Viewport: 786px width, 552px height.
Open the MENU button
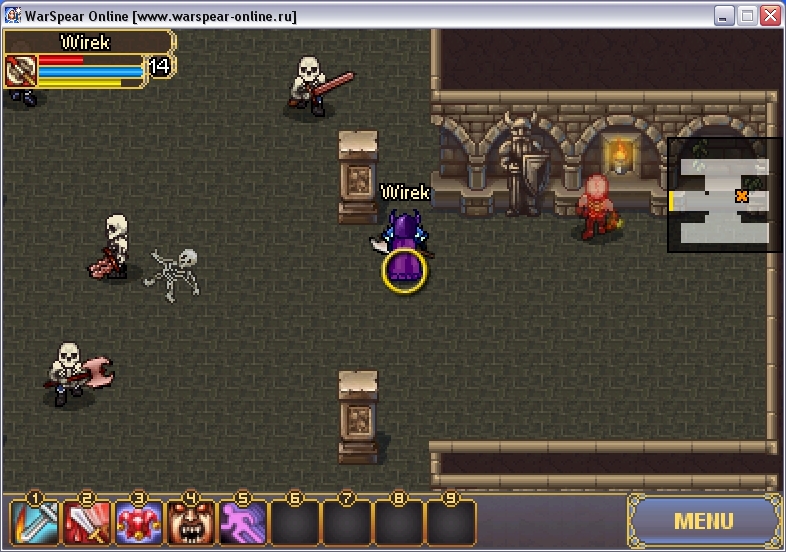[704, 521]
